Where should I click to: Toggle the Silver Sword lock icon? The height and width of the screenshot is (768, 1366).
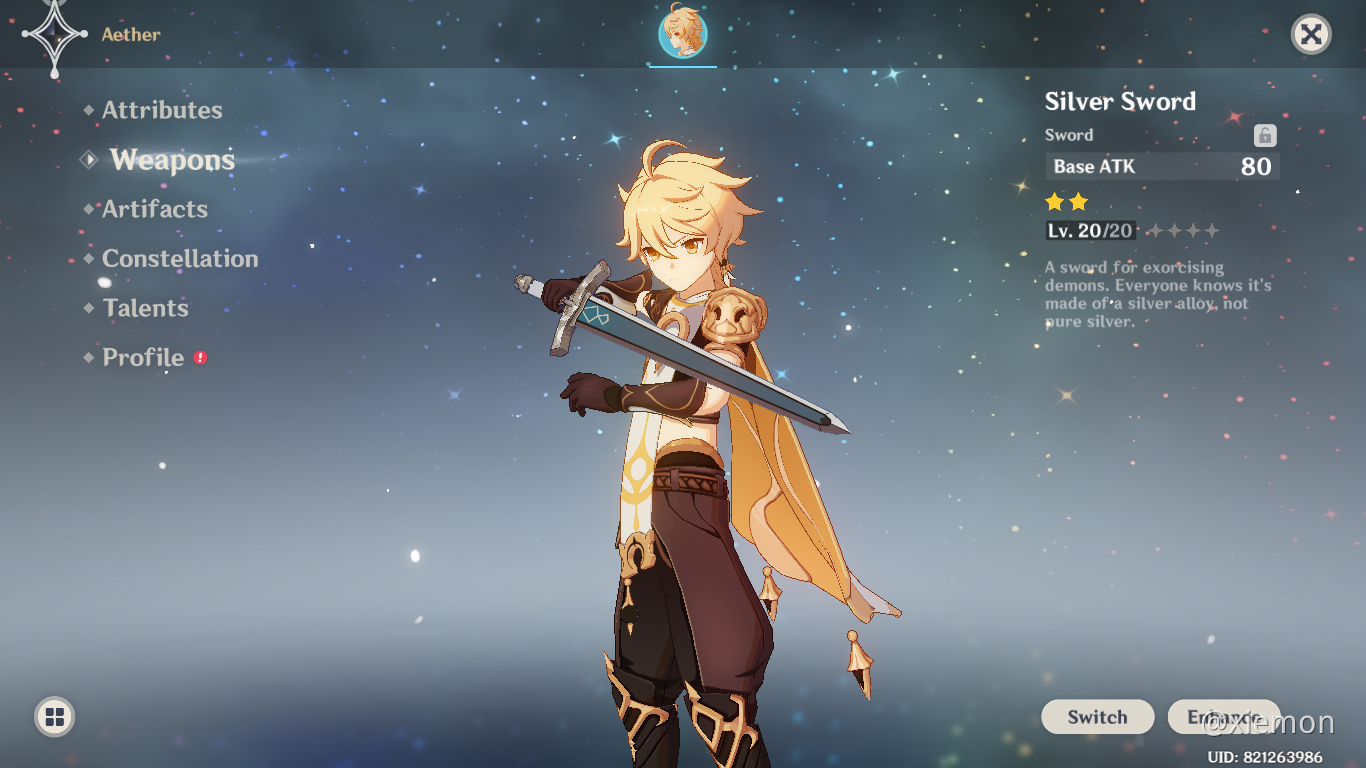[1265, 136]
